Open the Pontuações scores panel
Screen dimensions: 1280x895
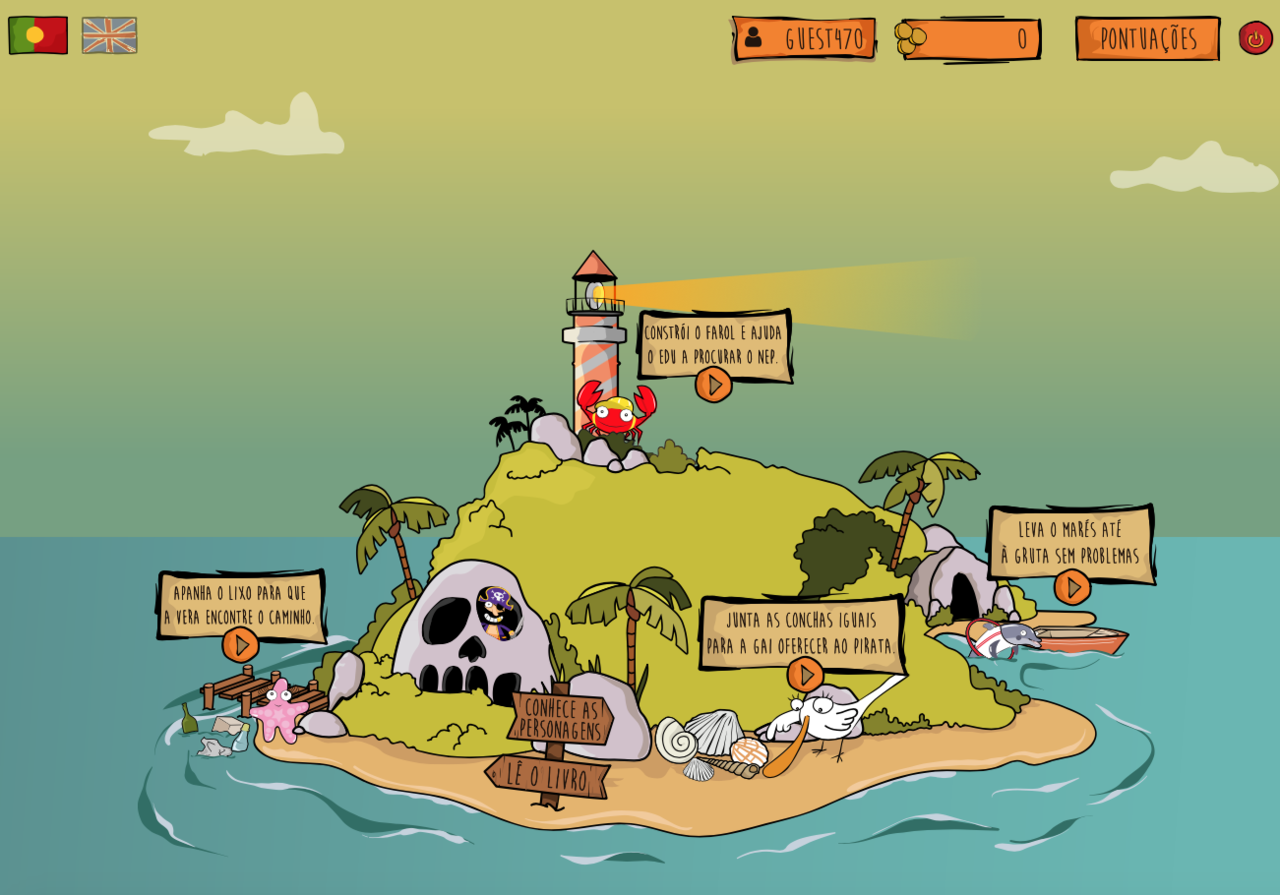point(1147,39)
